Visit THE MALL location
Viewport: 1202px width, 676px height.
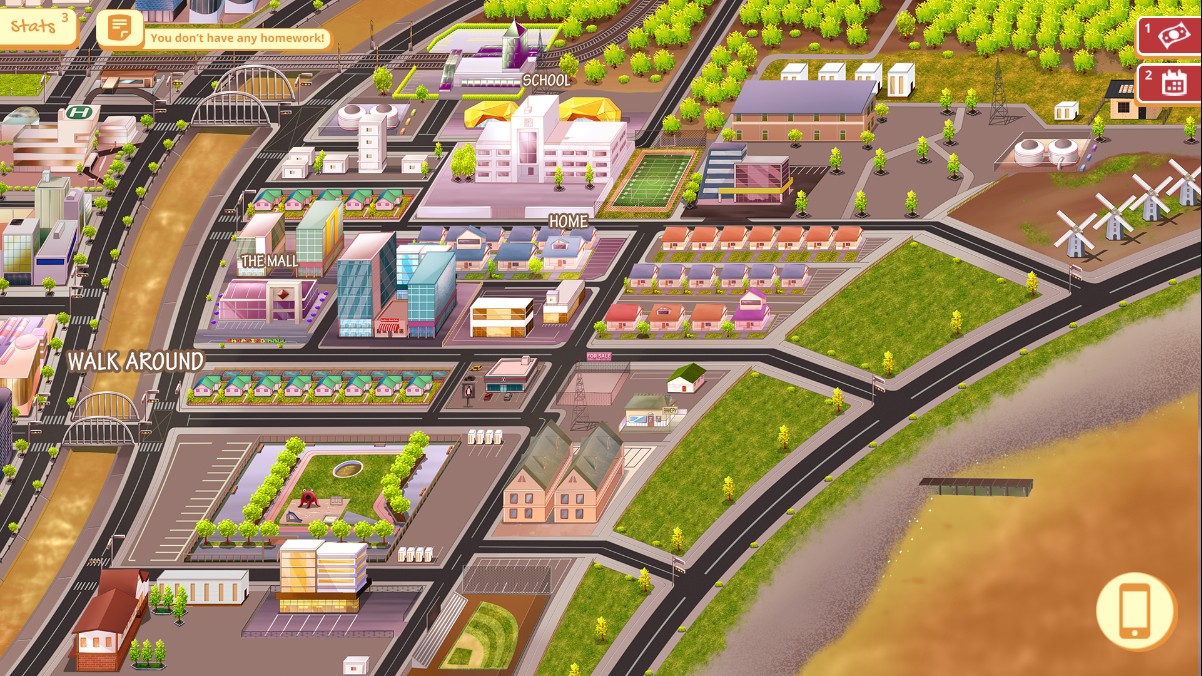pyautogui.click(x=270, y=262)
